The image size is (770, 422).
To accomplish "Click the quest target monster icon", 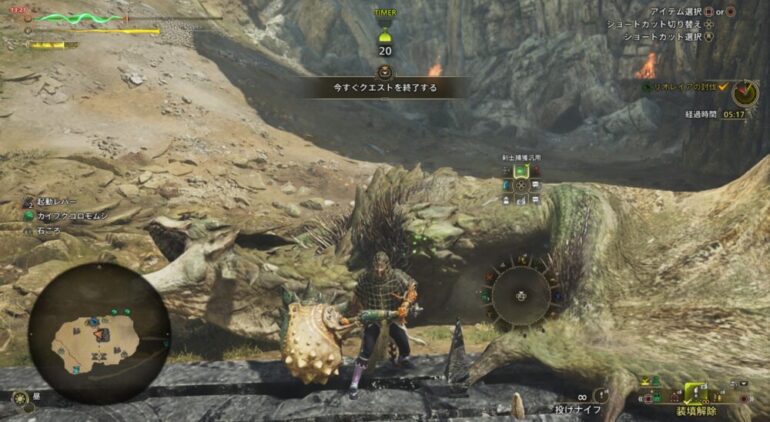I will 745,93.
